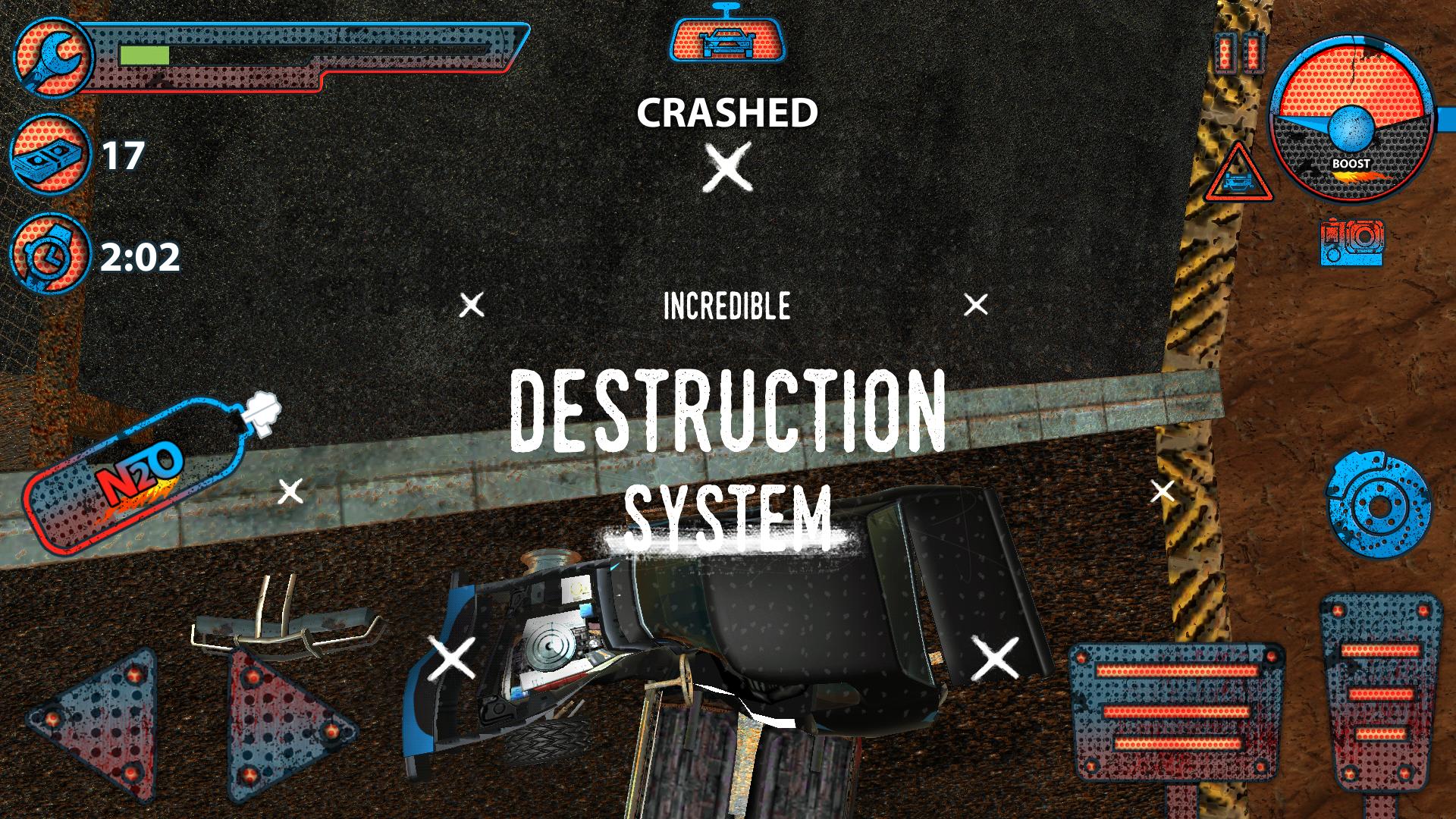
Task: Tap the INCREDIBLE label
Action: 726,306
